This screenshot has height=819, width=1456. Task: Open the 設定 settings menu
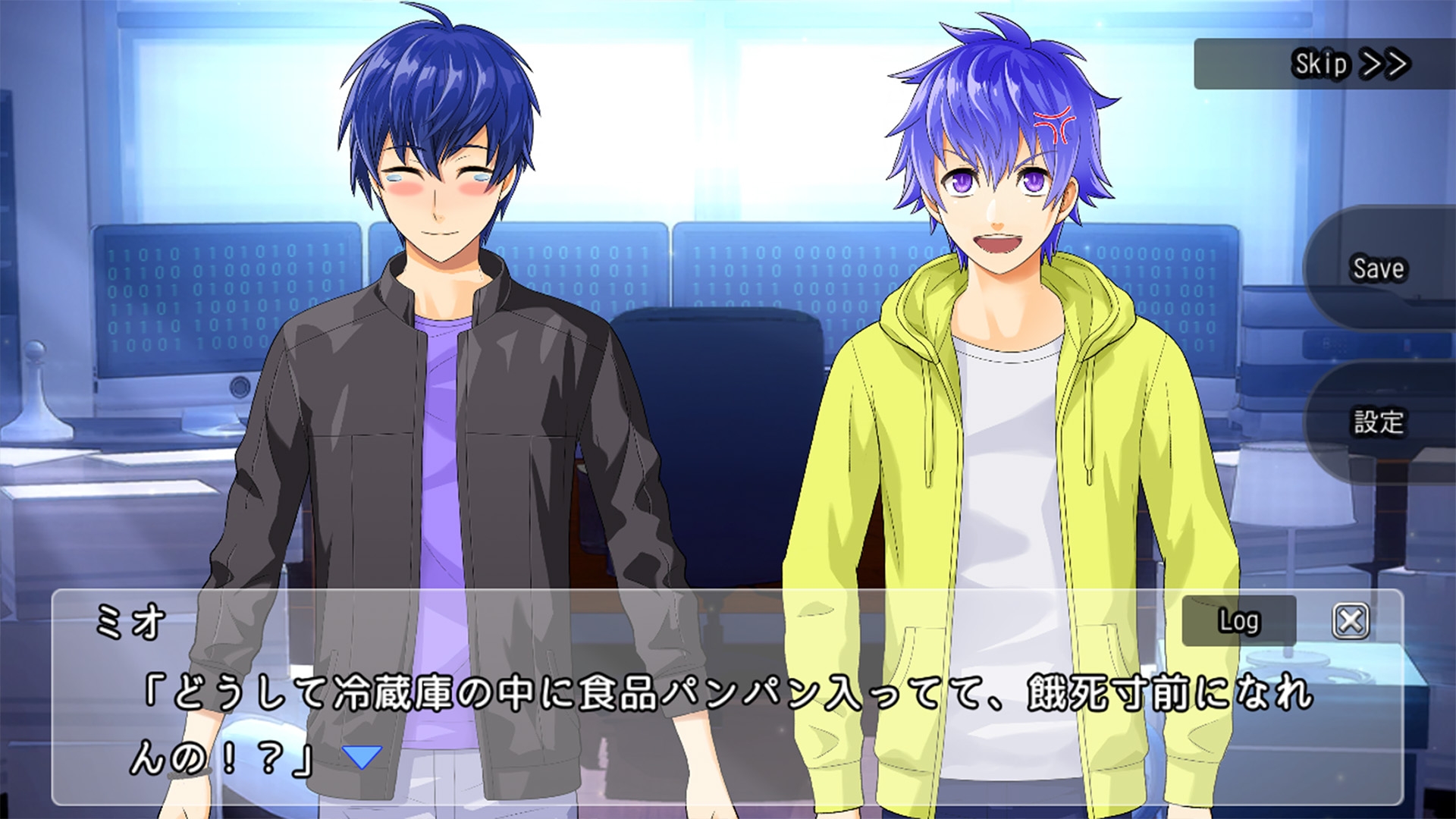pos(1379,422)
